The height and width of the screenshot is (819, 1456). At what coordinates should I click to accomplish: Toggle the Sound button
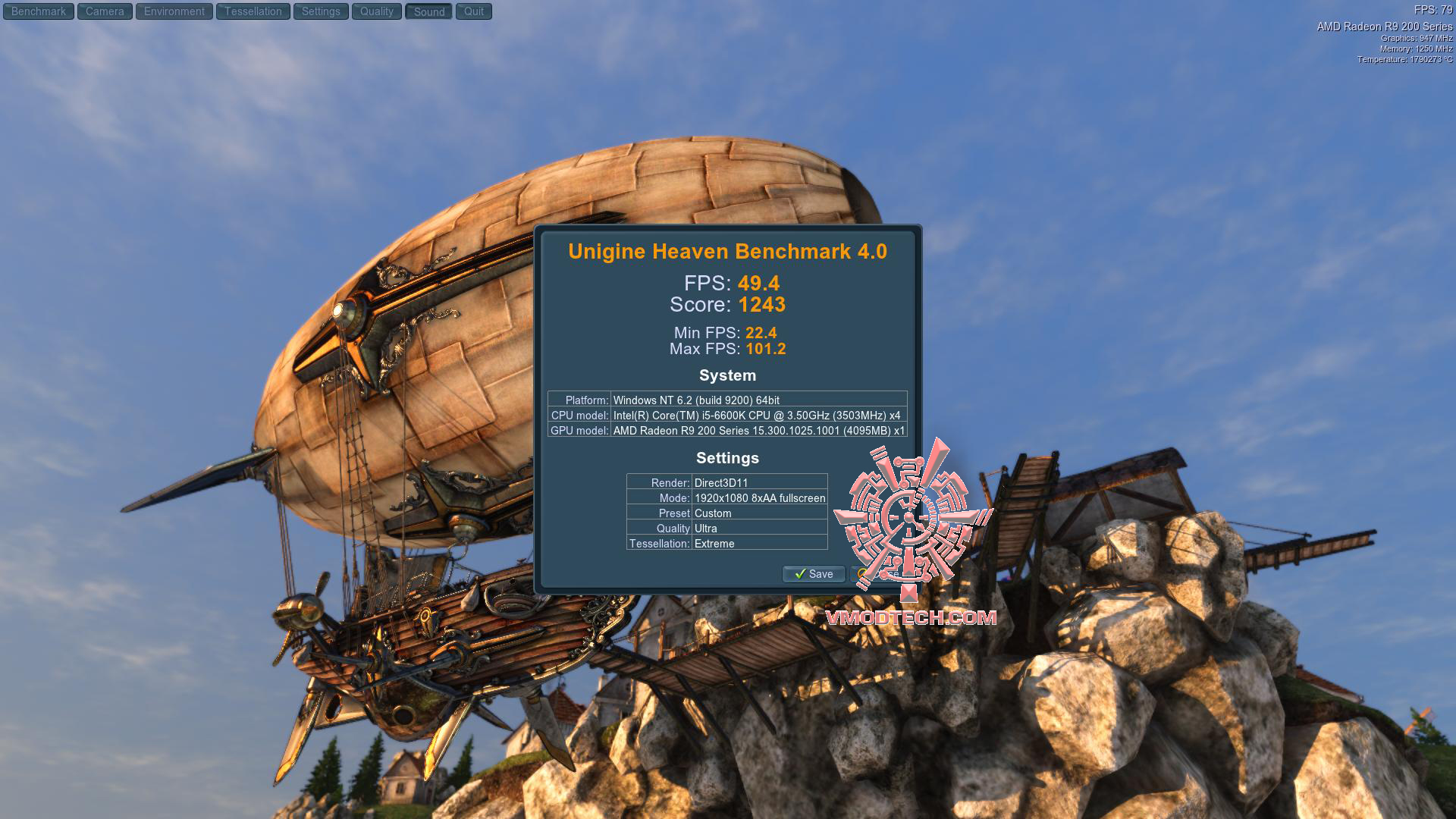click(429, 11)
